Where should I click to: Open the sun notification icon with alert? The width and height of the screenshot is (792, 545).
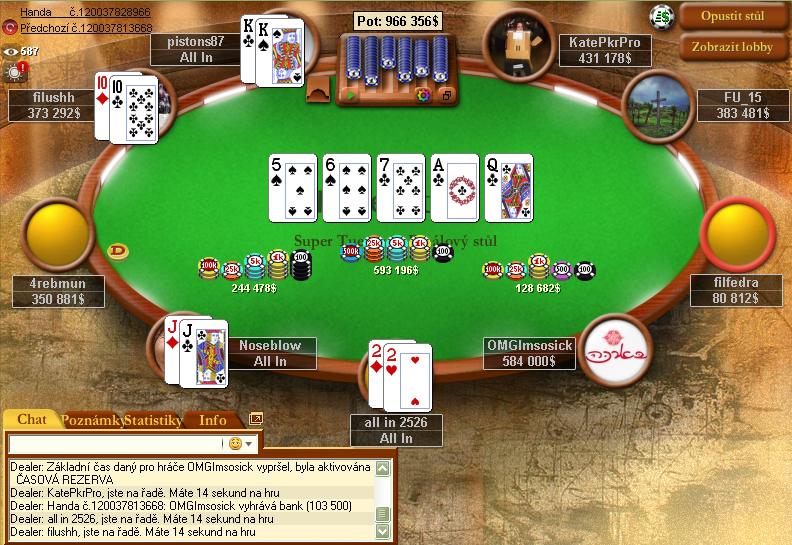coord(15,71)
